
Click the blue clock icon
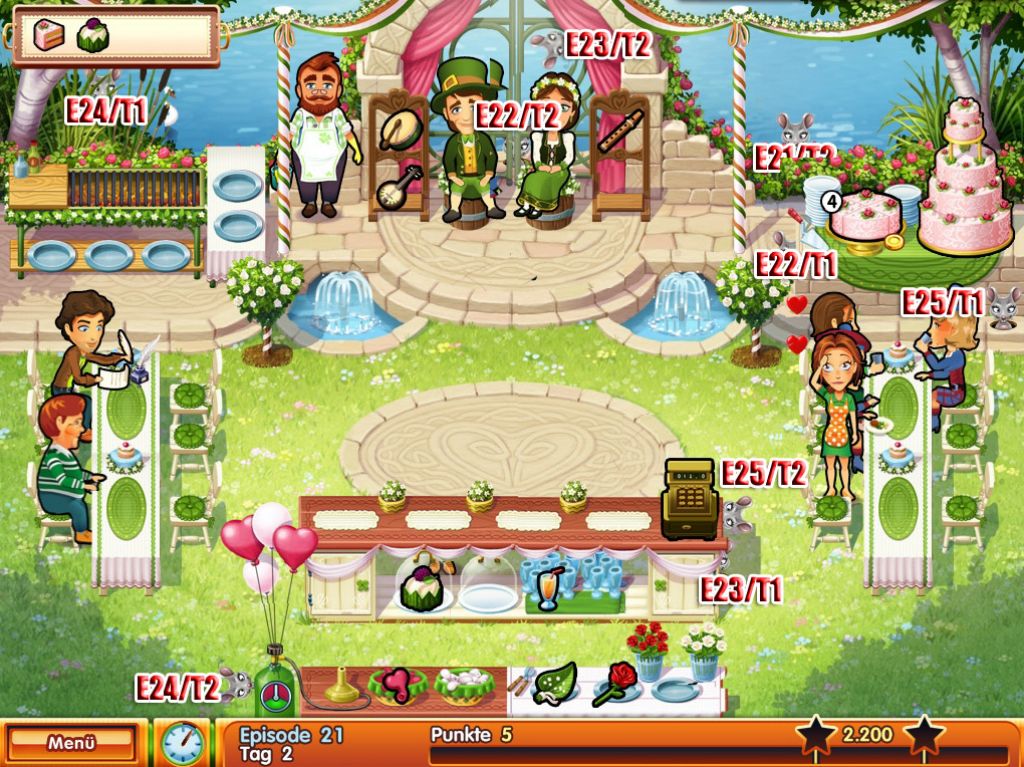pyautogui.click(x=182, y=744)
